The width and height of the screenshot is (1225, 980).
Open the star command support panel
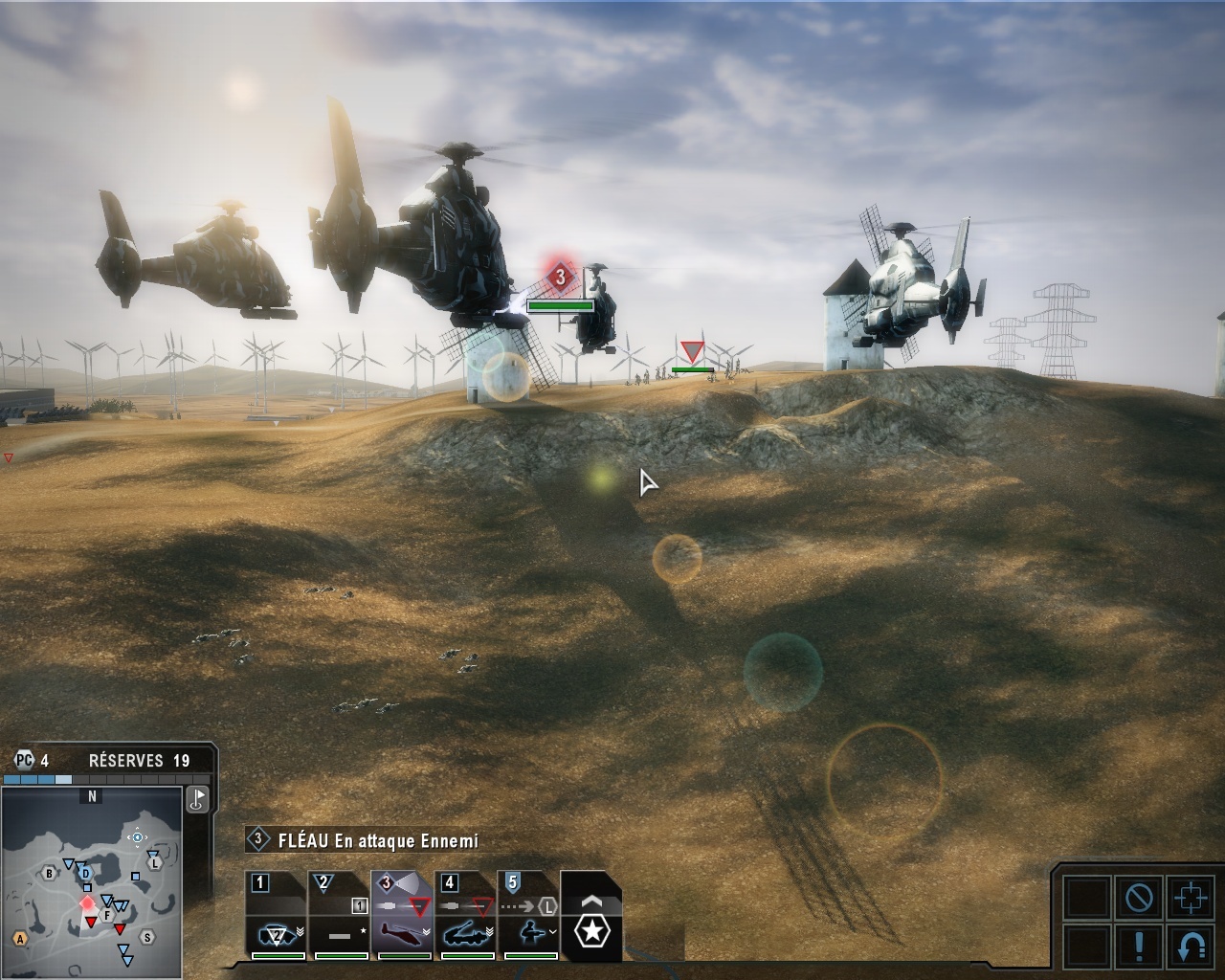click(591, 929)
